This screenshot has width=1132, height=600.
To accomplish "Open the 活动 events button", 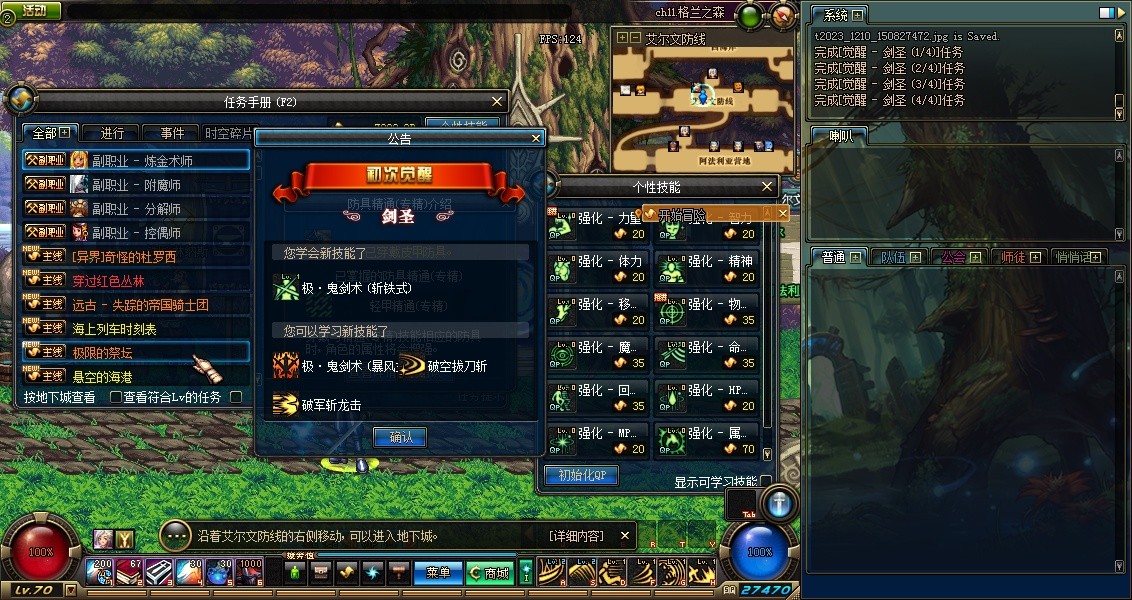I will [x=33, y=10].
